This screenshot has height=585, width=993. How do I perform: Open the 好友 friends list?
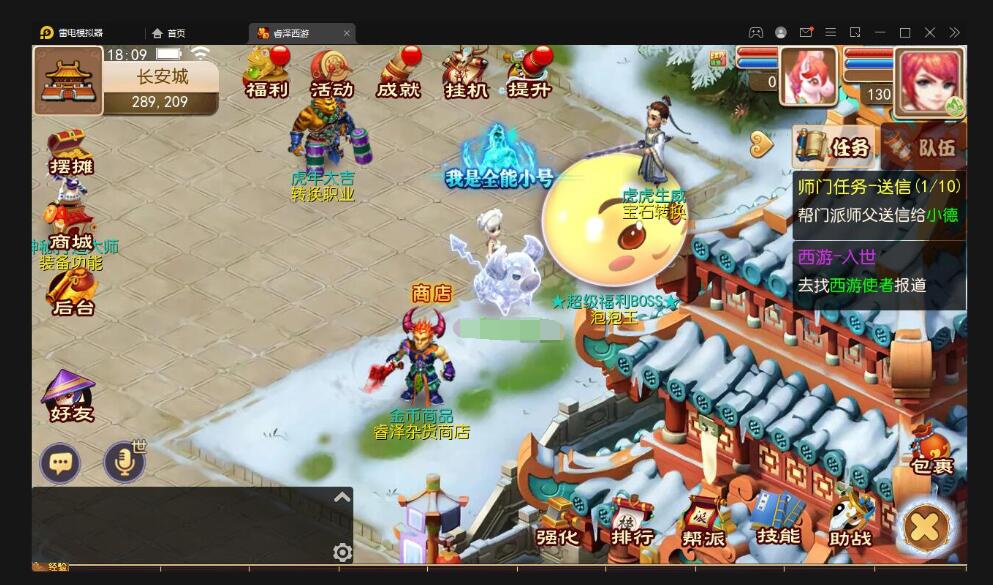pyautogui.click(x=71, y=397)
